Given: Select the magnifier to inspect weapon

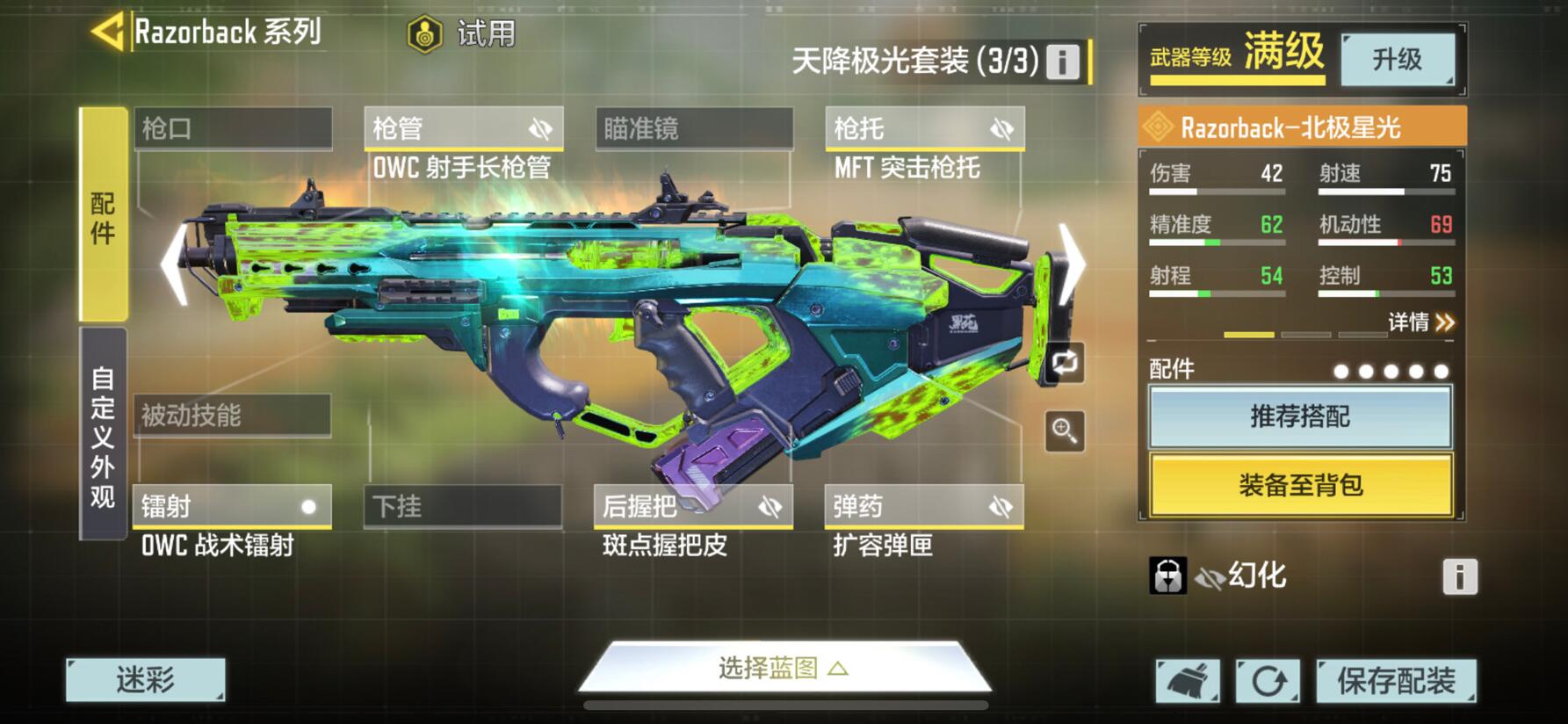Looking at the screenshot, I should pos(1066,431).
